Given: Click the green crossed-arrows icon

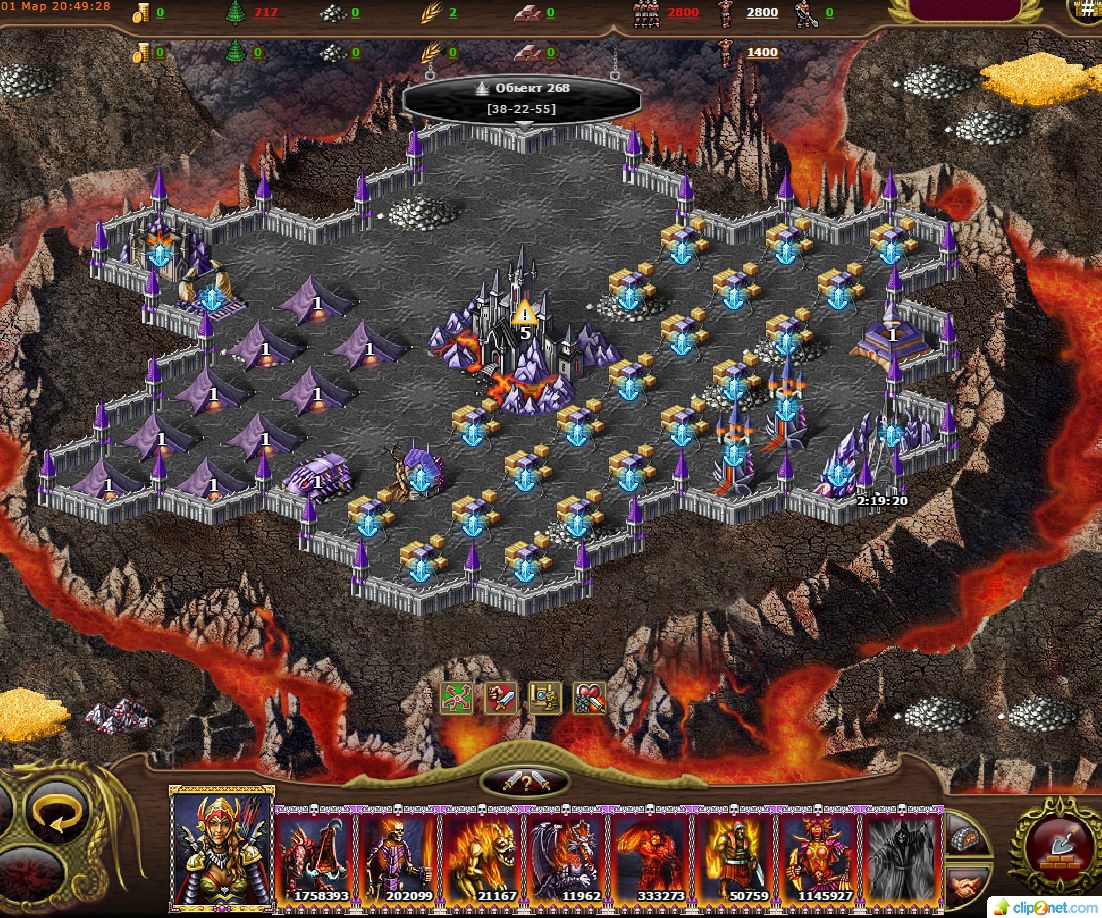Looking at the screenshot, I should click(456, 699).
